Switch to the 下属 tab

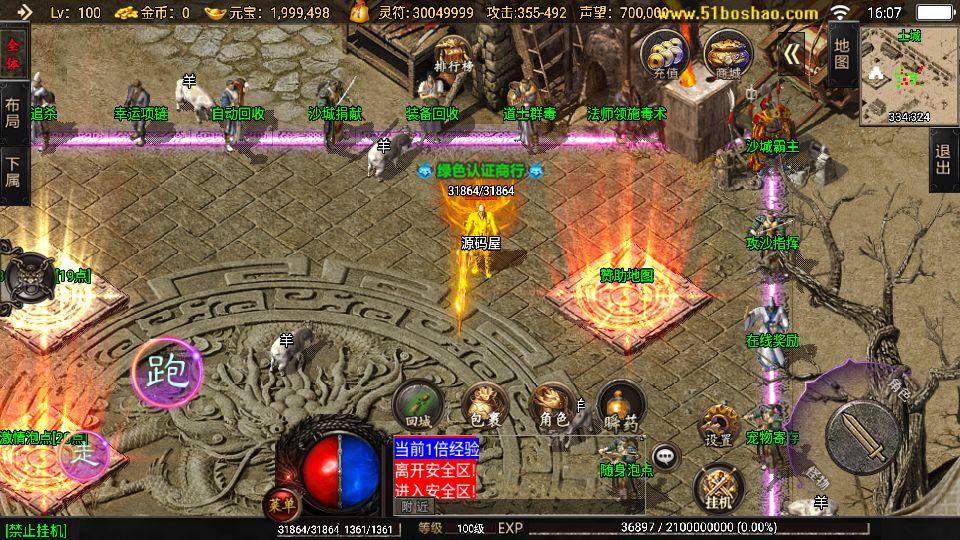tap(14, 172)
